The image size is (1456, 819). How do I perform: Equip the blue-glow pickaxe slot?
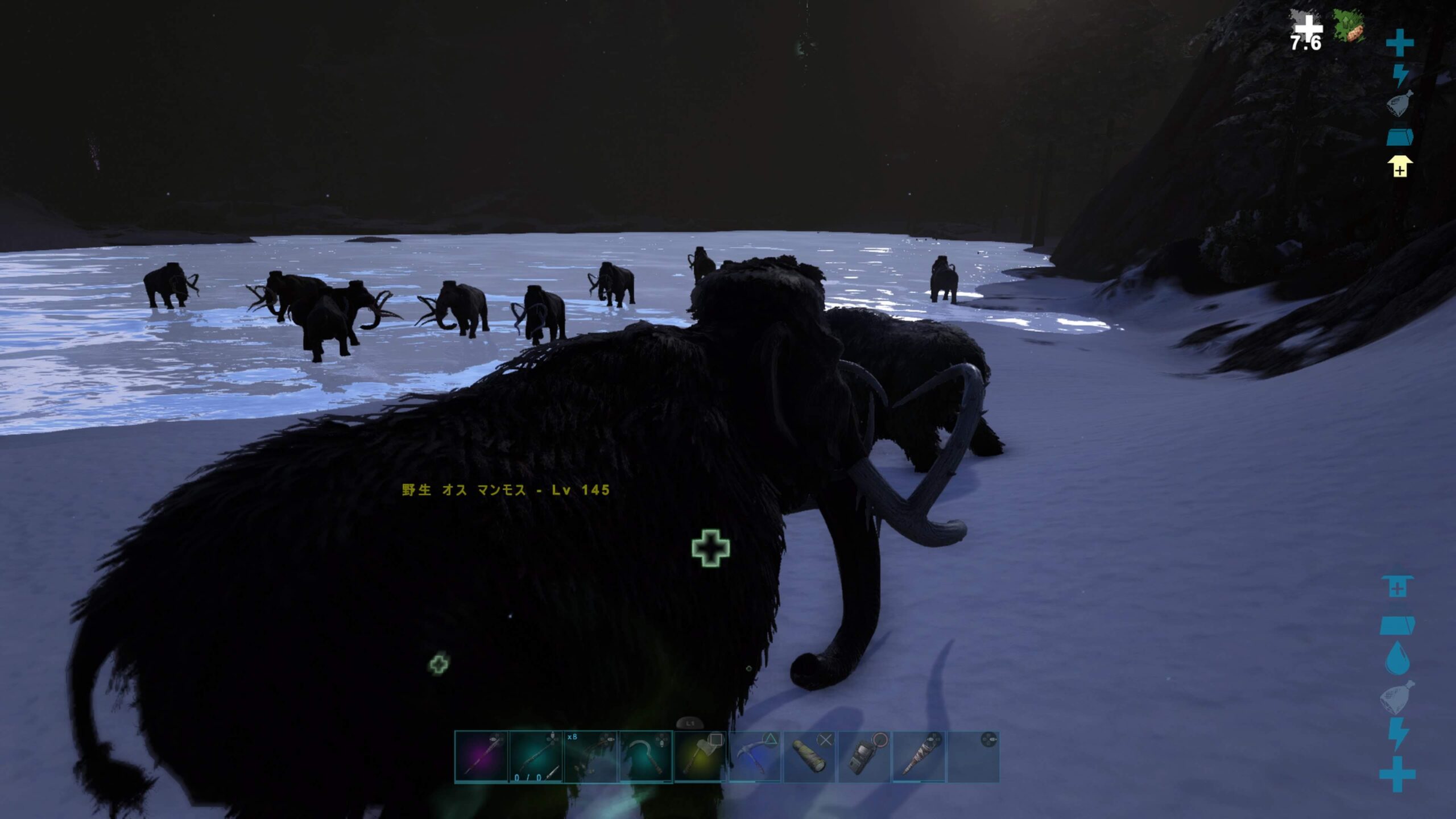pyautogui.click(x=755, y=757)
